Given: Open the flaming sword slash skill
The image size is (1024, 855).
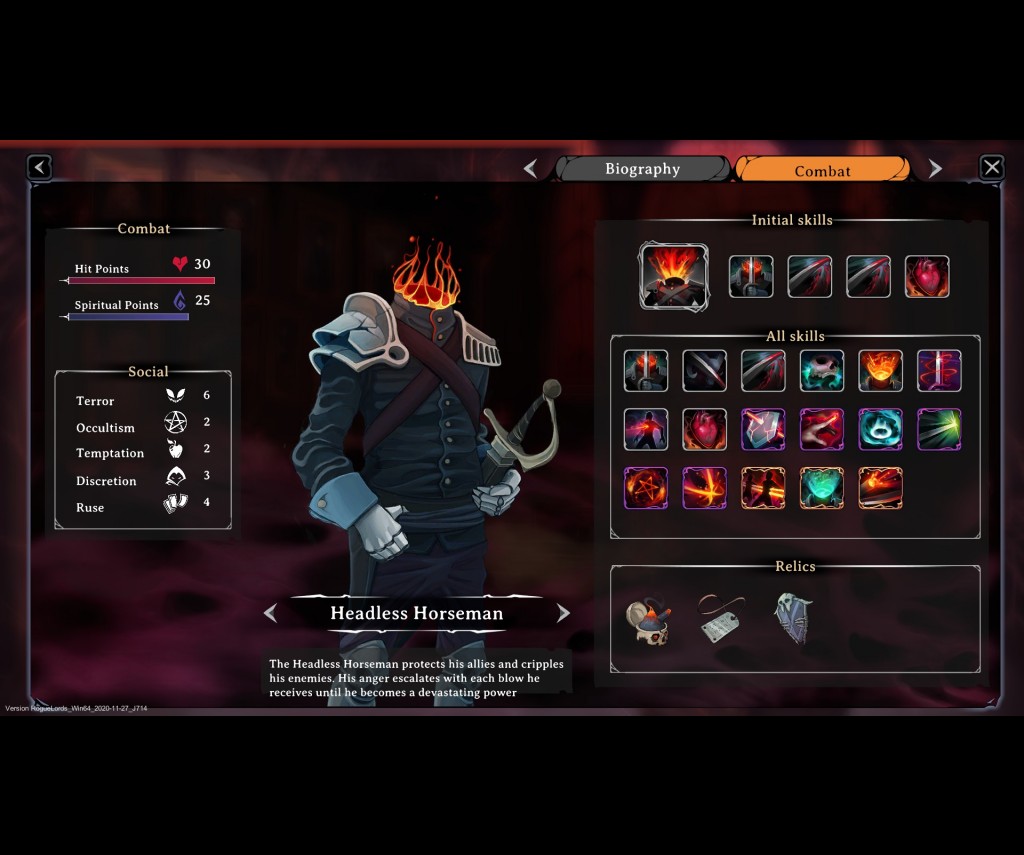Looking at the screenshot, I should point(880,488).
